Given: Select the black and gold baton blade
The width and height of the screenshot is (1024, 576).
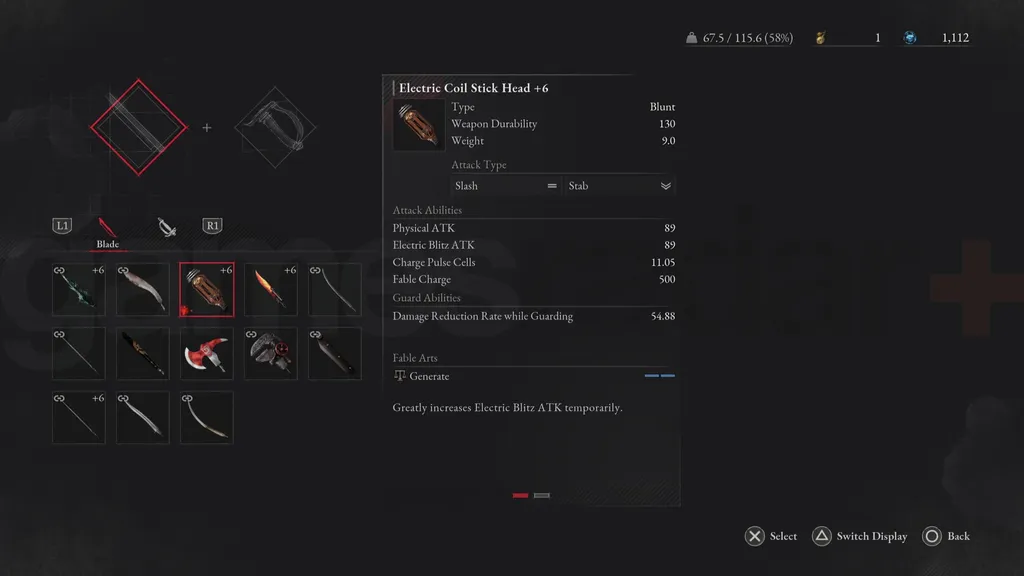Looking at the screenshot, I should point(143,354).
